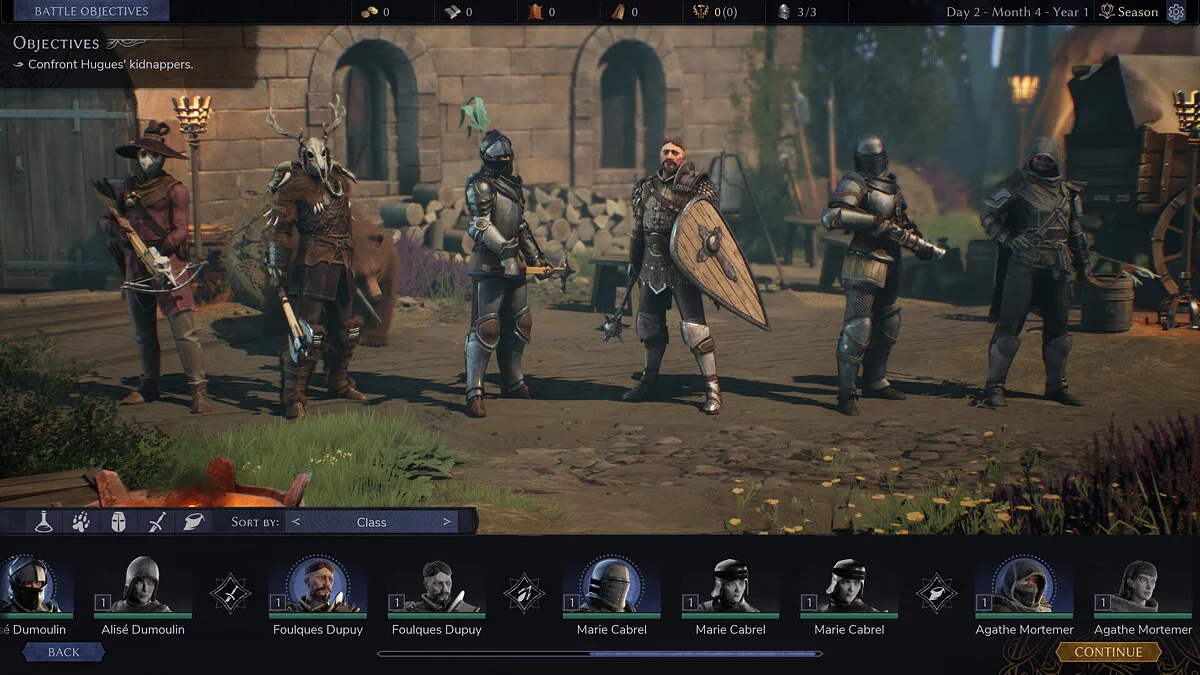Go back with the Back button
Image resolution: width=1200 pixels, height=675 pixels.
(64, 652)
